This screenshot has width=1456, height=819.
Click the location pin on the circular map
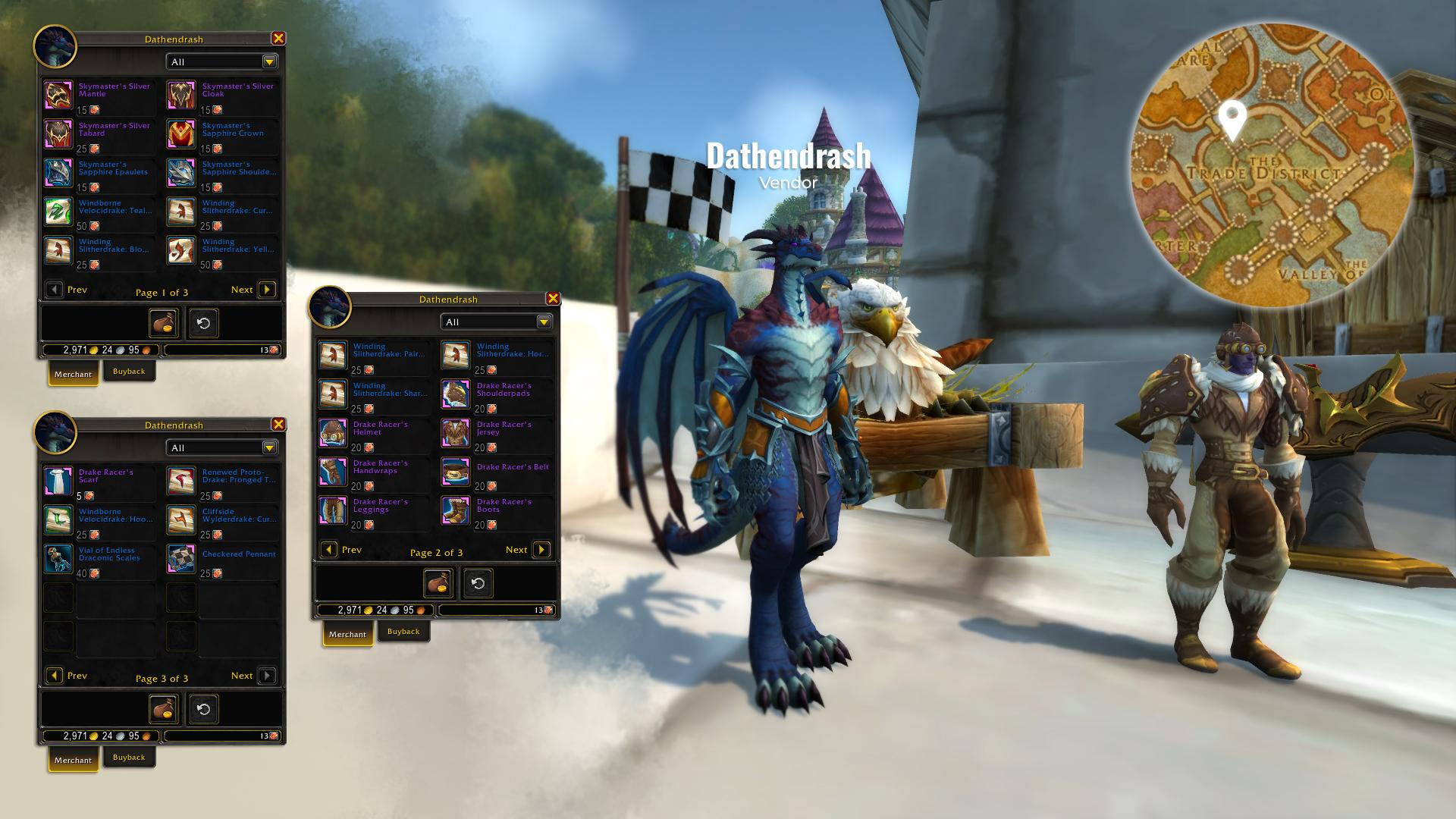1232,119
